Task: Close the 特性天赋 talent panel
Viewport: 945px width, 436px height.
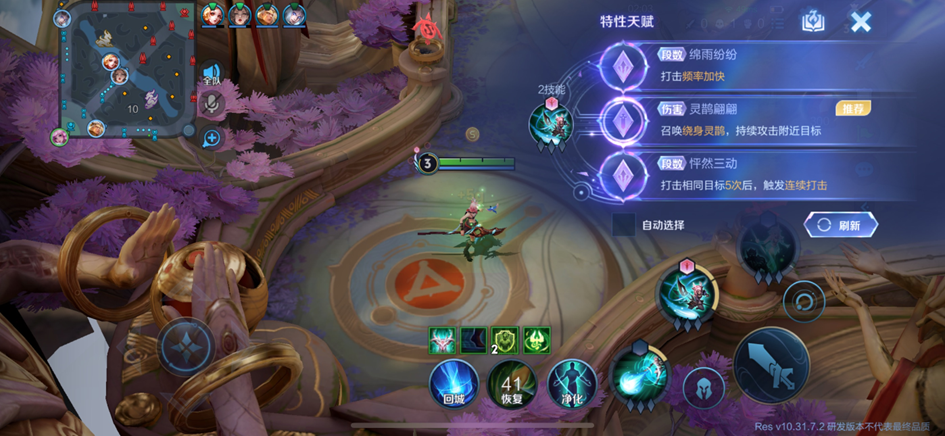Action: coord(860,22)
